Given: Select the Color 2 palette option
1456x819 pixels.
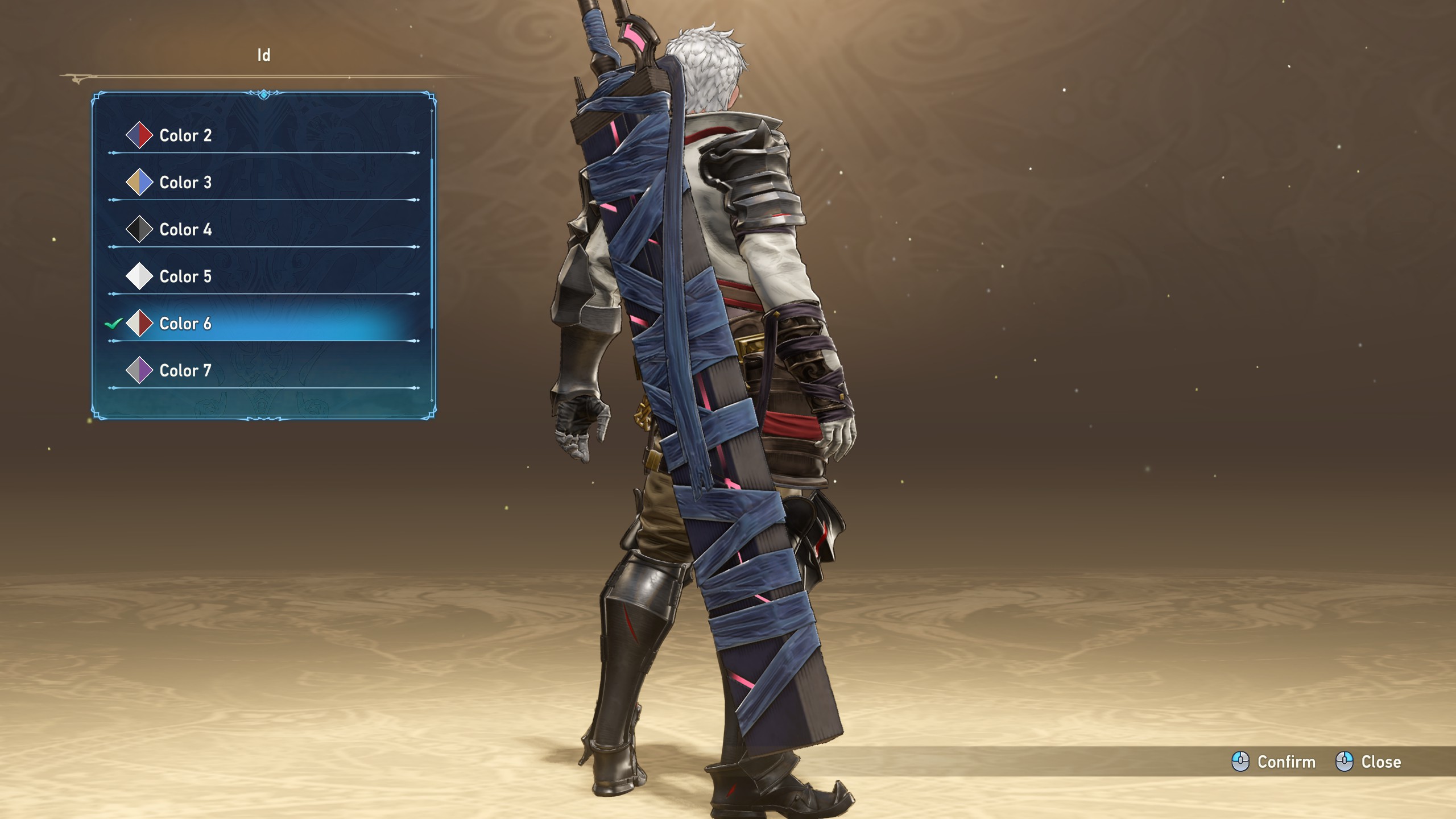Looking at the screenshot, I should pos(185,135).
